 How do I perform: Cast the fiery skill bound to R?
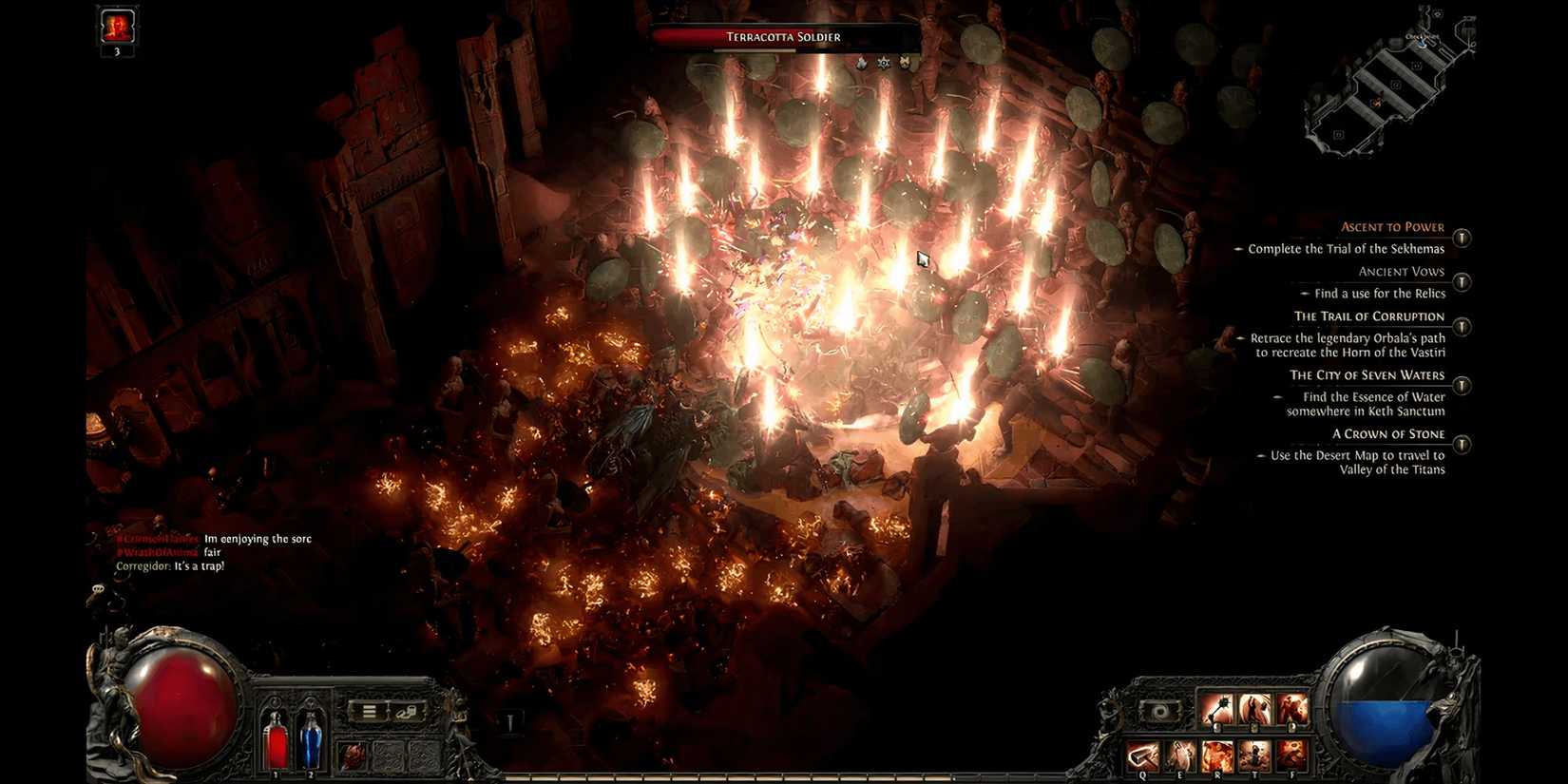click(x=1217, y=755)
